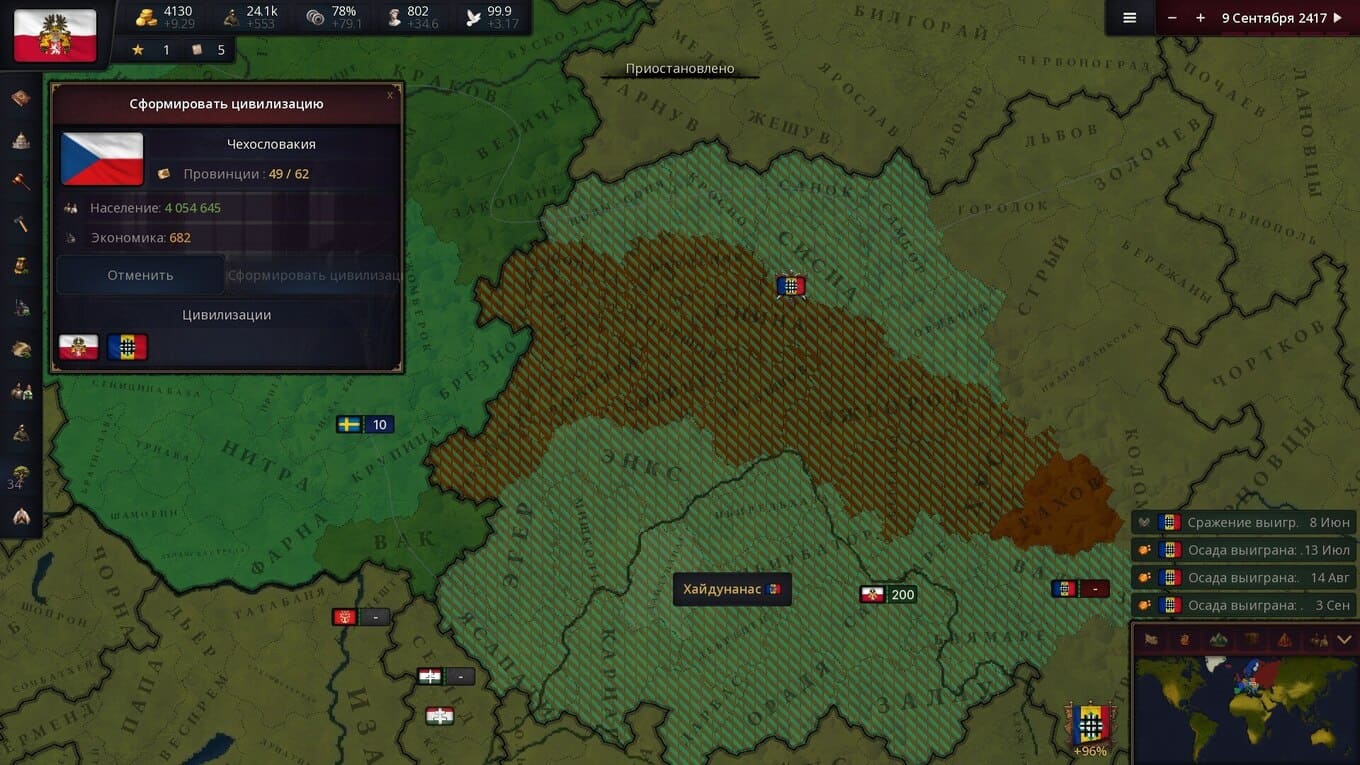Select the hammer icon in the left sidebar
Screen dimensions: 1360x765
[x=21, y=223]
